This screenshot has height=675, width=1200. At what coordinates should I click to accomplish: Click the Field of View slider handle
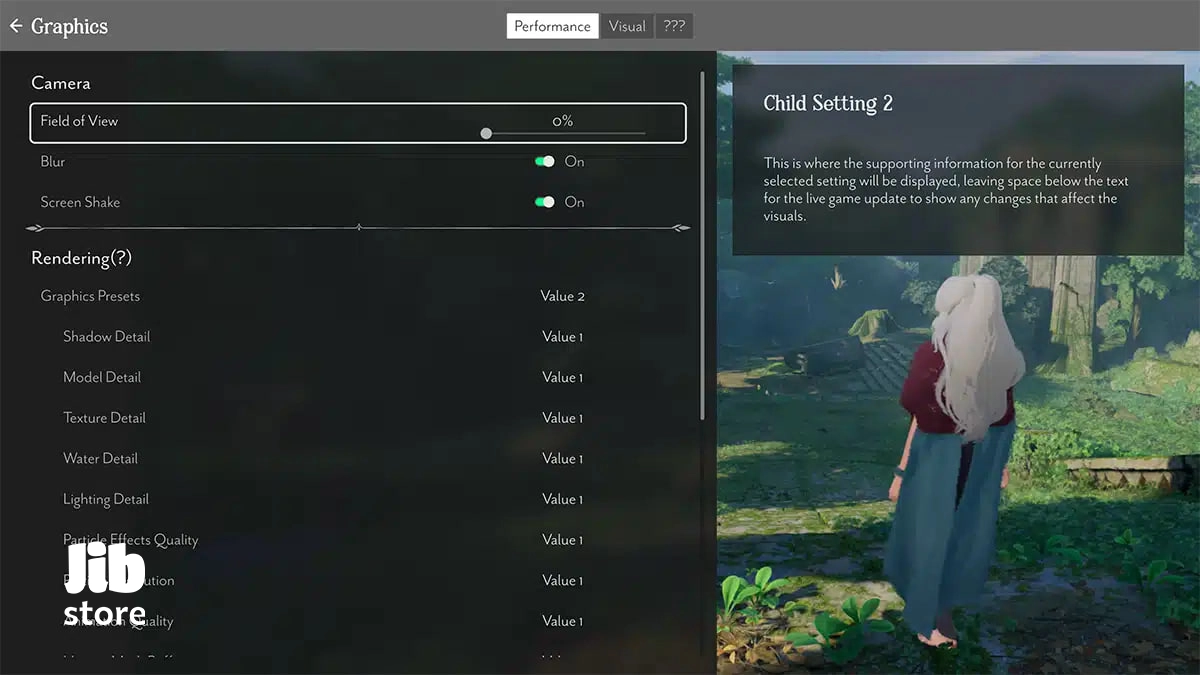[x=486, y=133]
